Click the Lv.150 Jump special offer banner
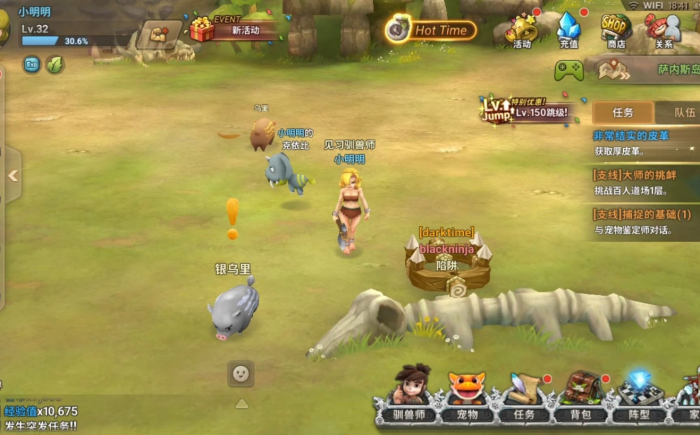Screen dimensions: 700x435 pos(527,110)
